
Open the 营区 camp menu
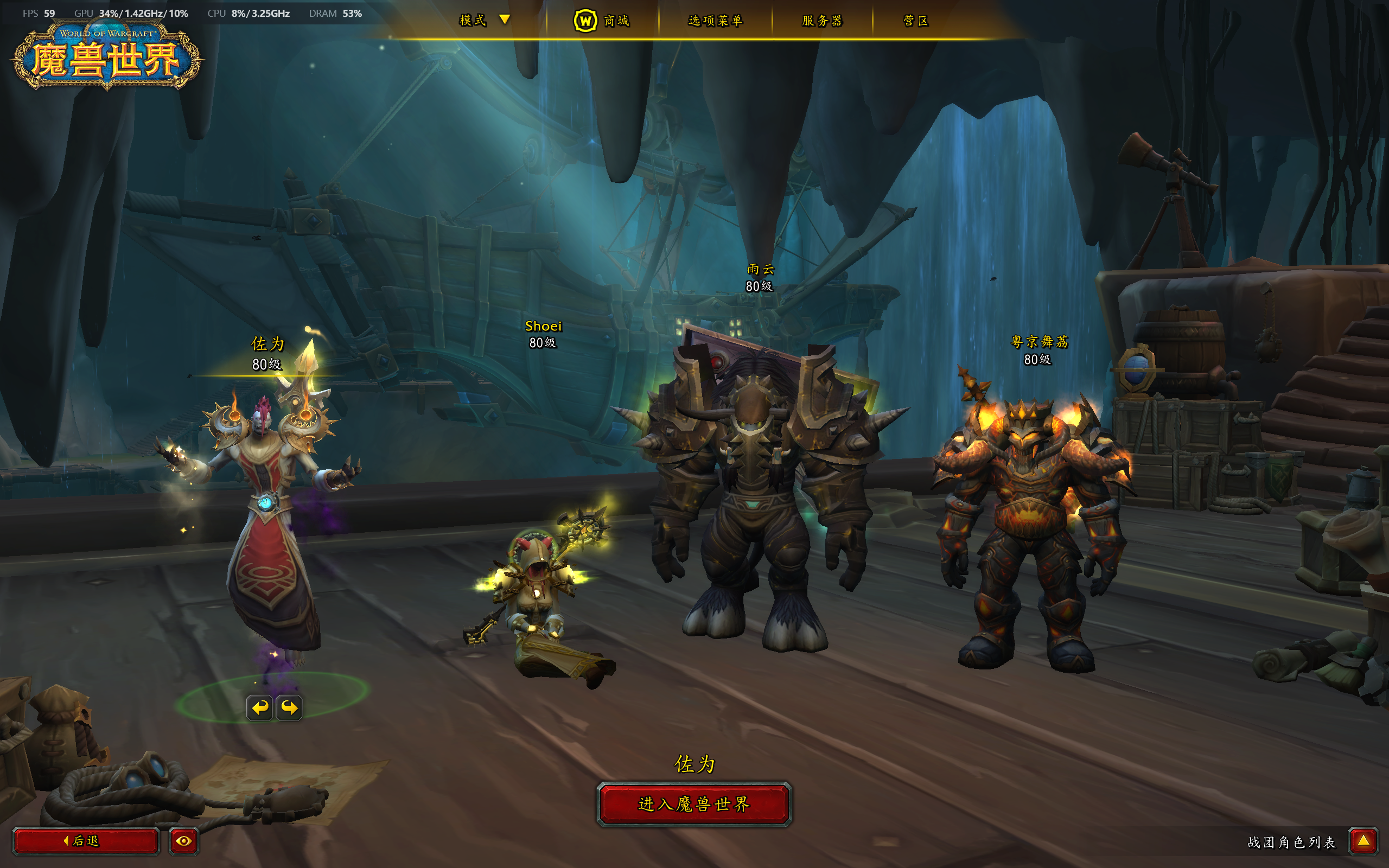coord(915,21)
